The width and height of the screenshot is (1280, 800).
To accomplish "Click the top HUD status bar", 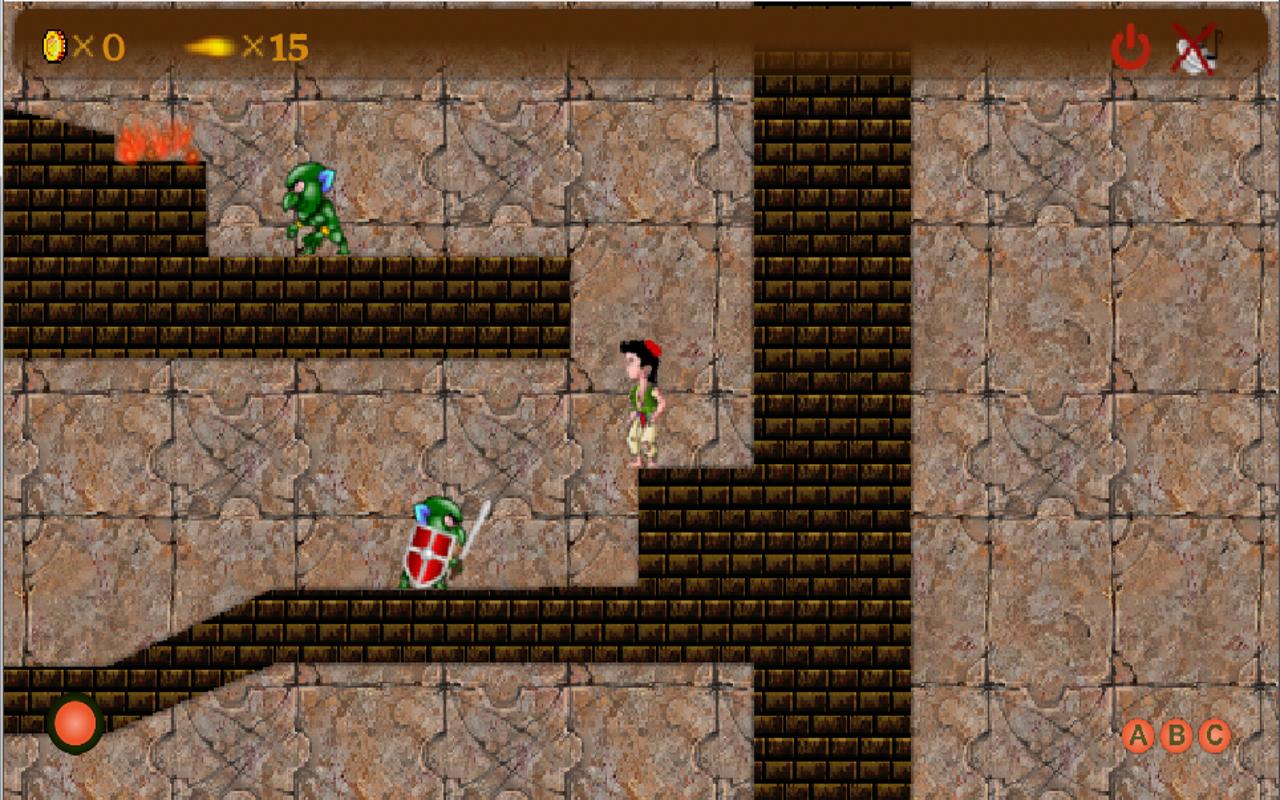I will [x=640, y=42].
